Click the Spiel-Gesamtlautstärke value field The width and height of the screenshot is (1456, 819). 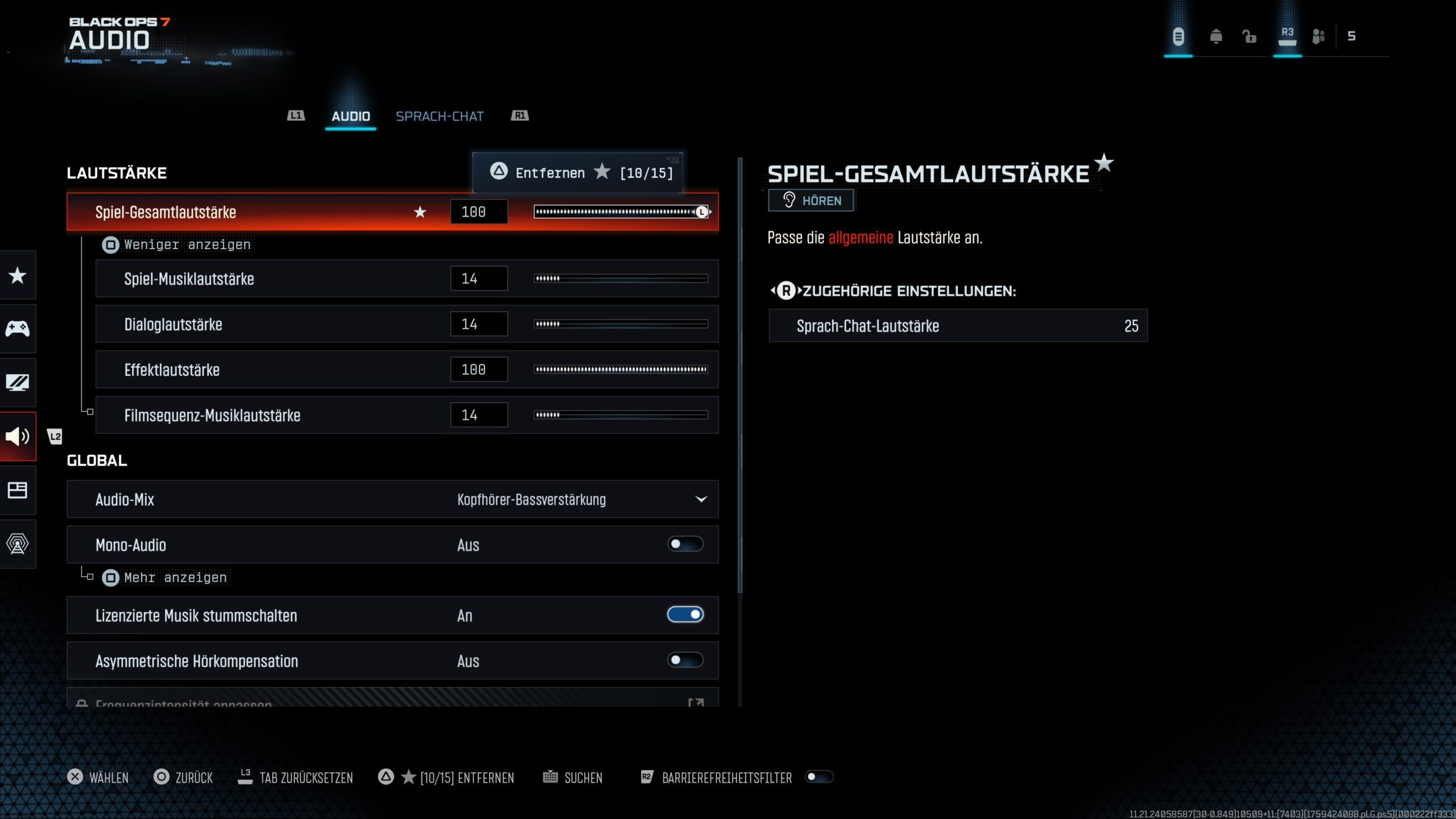point(478,212)
